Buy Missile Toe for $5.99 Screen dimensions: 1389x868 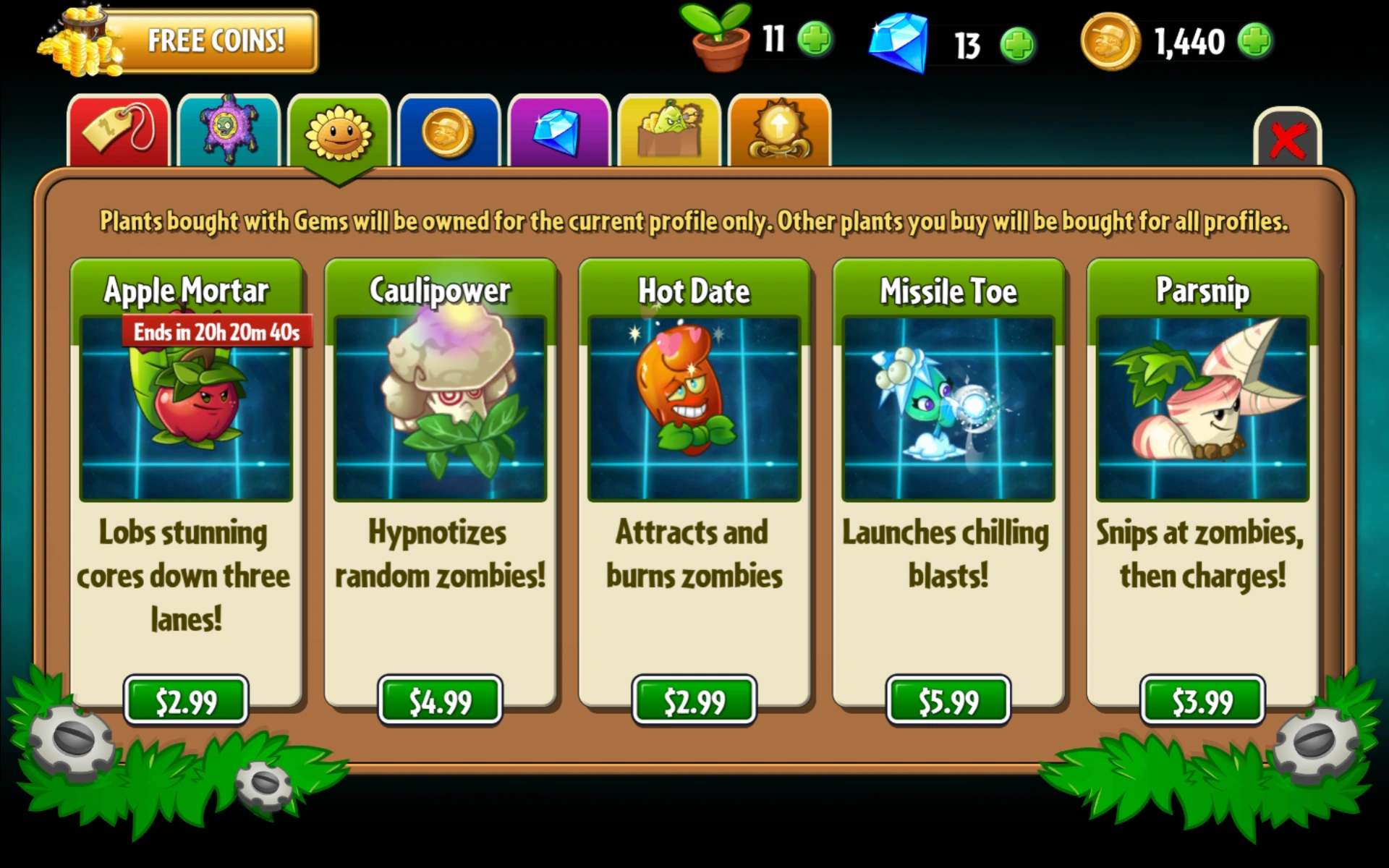[948, 699]
